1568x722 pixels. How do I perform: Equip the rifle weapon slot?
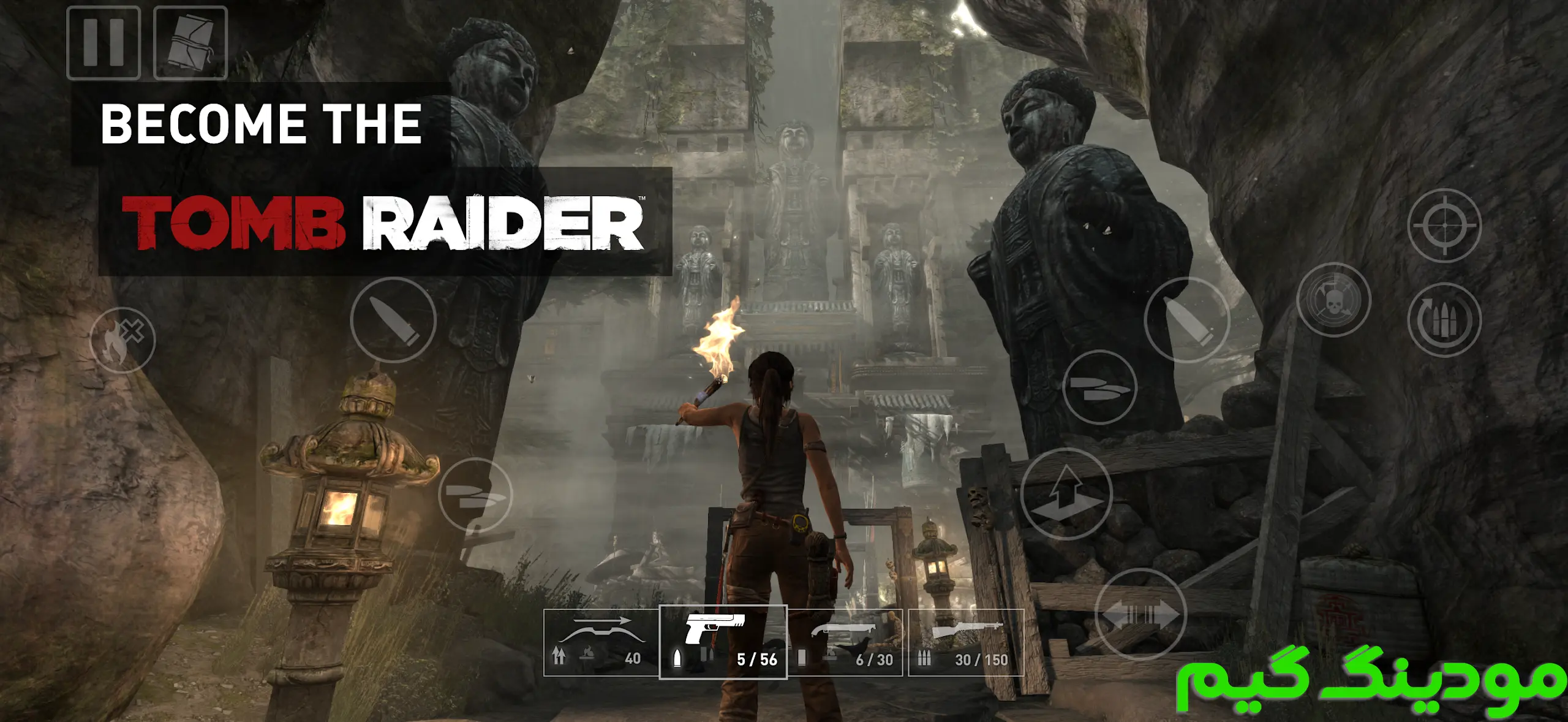click(966, 642)
